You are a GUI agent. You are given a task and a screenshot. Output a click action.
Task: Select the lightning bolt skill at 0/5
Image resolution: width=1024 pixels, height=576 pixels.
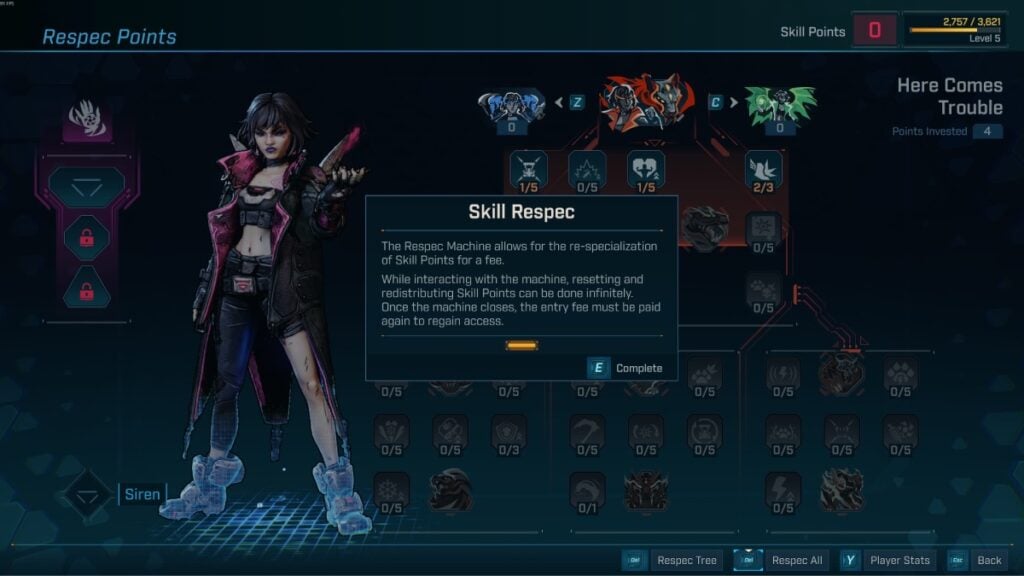[783, 489]
